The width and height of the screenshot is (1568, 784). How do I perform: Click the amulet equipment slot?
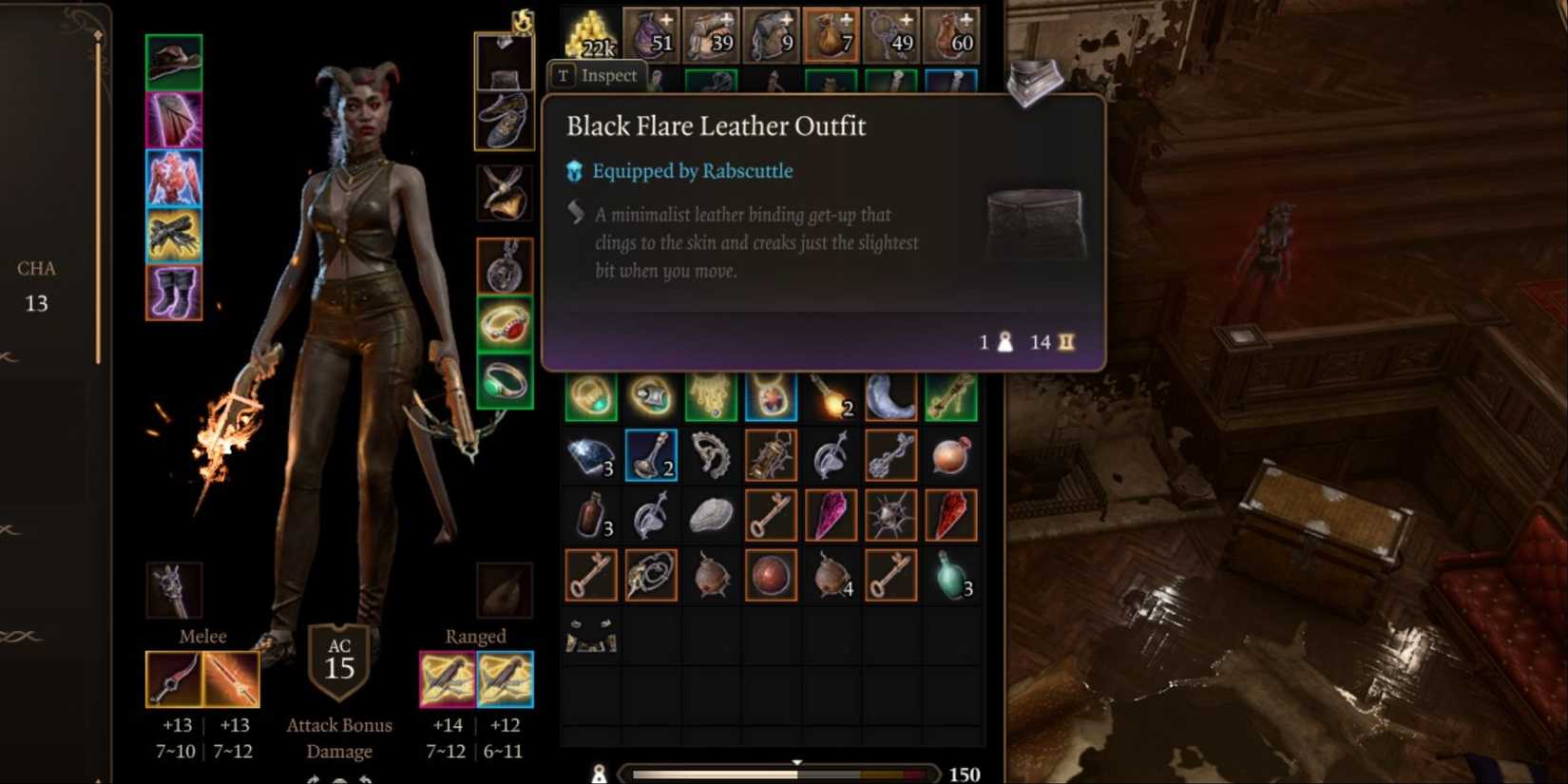[504, 193]
